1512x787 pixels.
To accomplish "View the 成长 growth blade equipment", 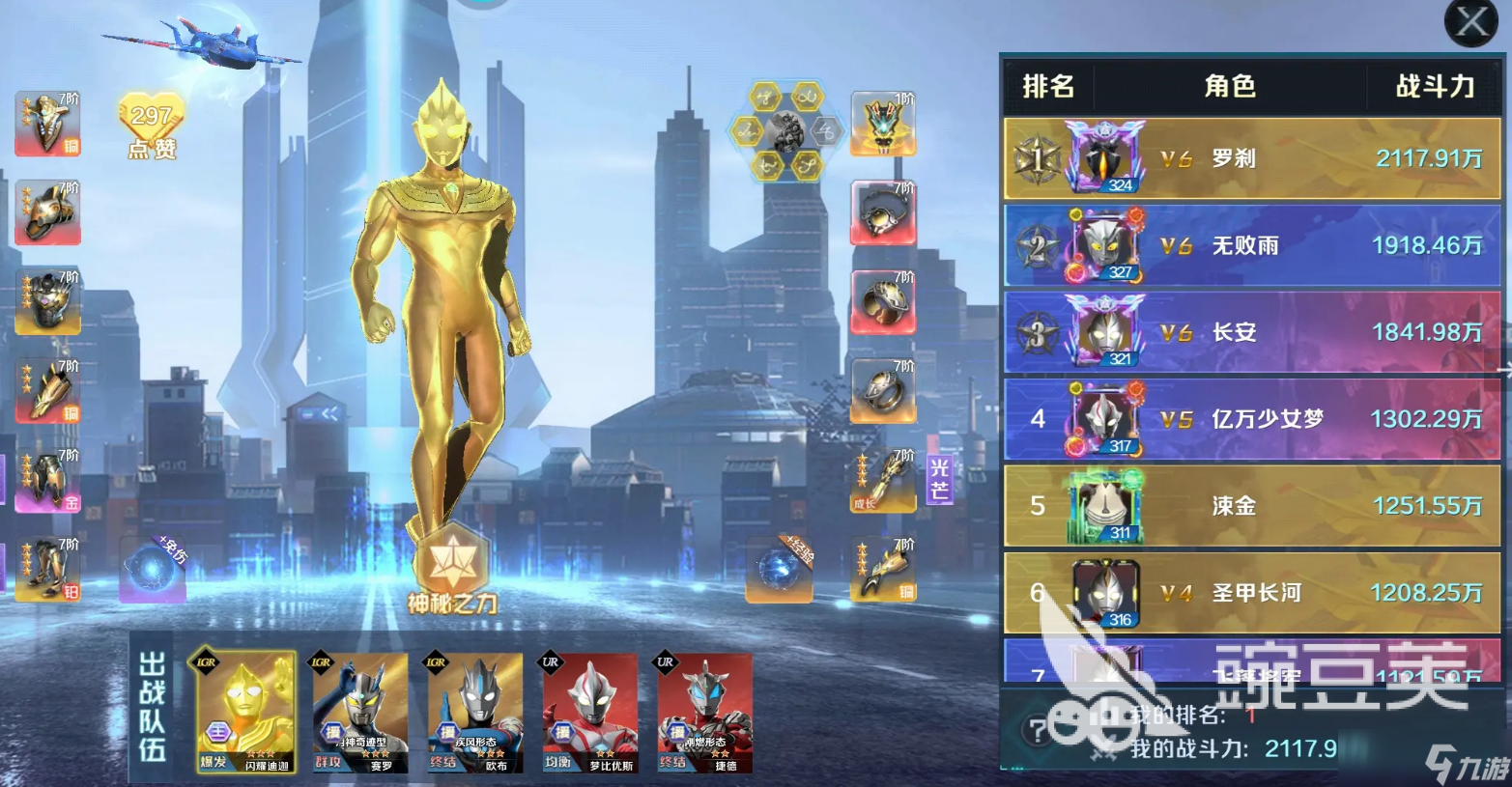I will click(882, 480).
